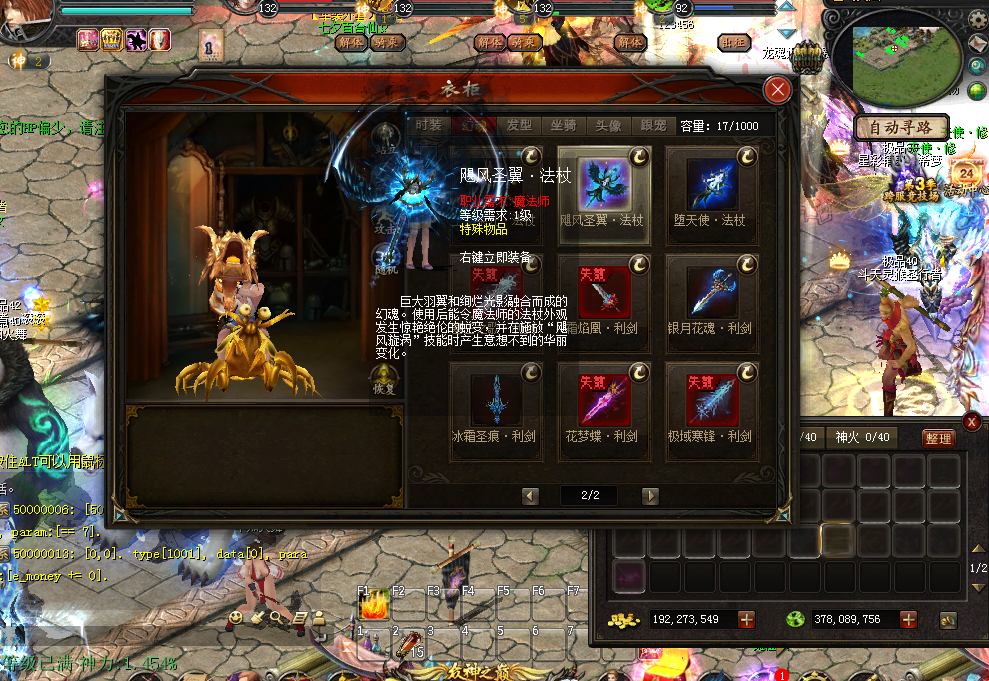Switch to the 时装 fashion tab
This screenshot has width=989, height=681.
(429, 126)
